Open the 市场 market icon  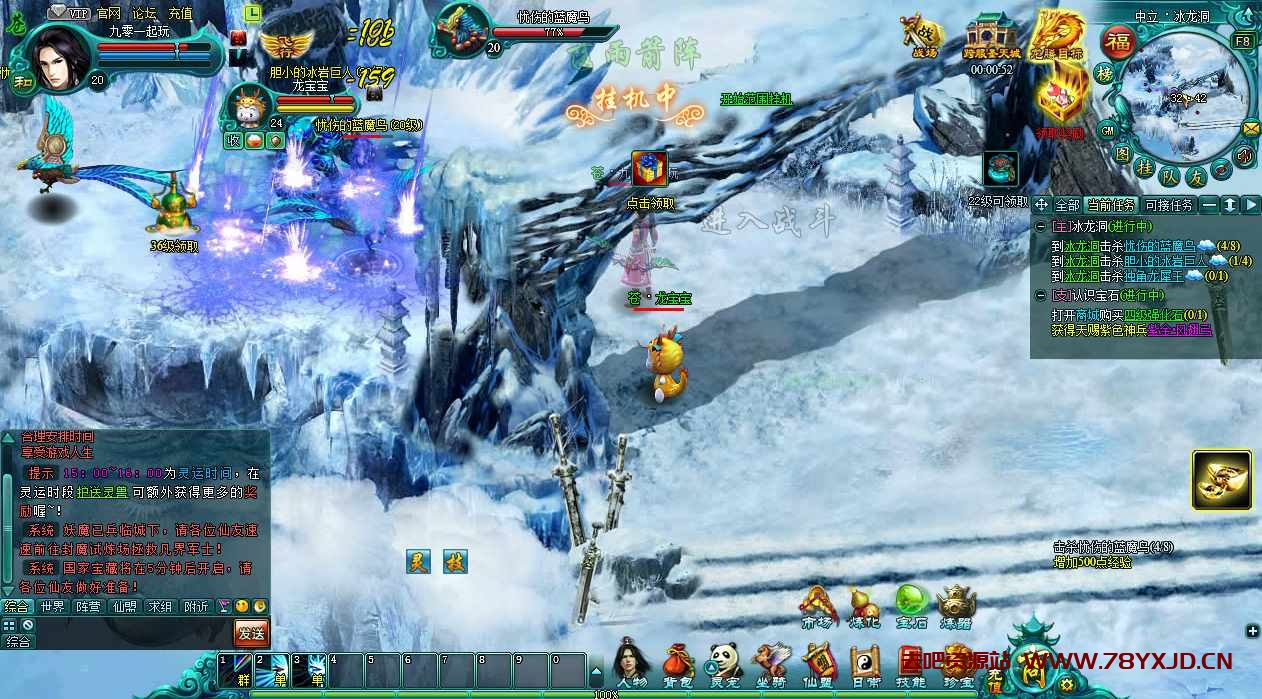point(817,604)
